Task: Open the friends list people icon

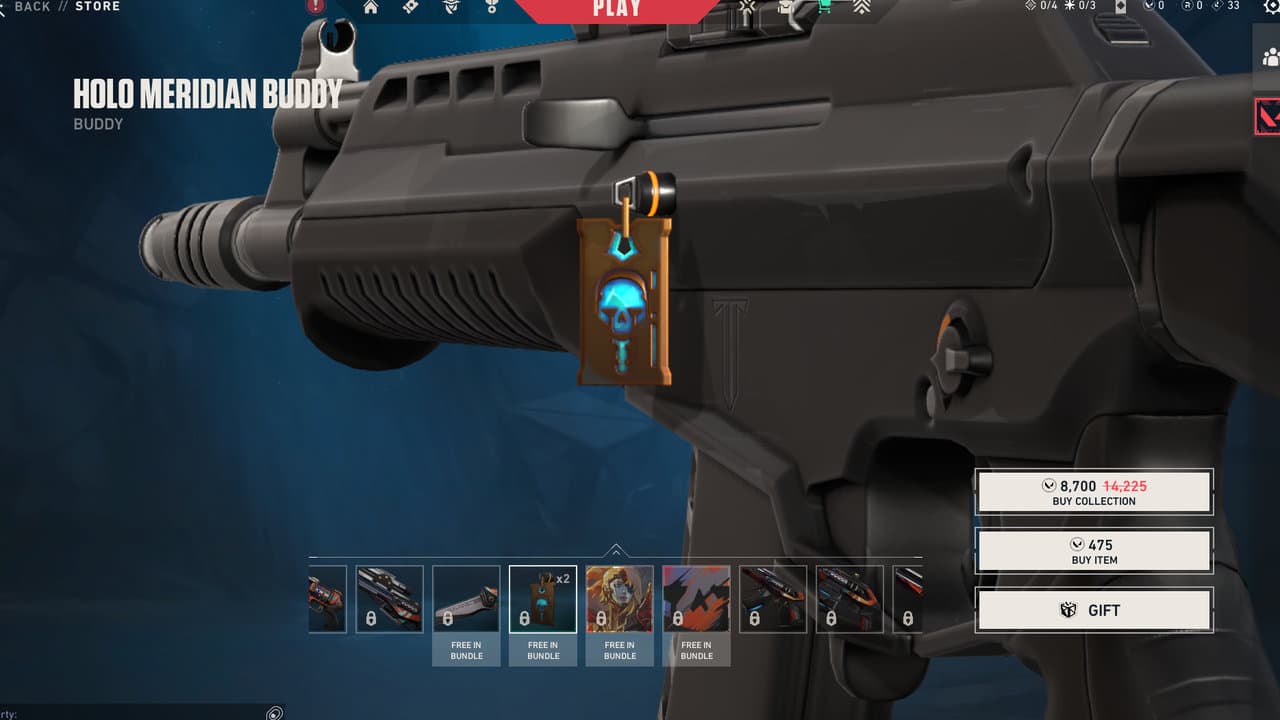Action: 1268,56
